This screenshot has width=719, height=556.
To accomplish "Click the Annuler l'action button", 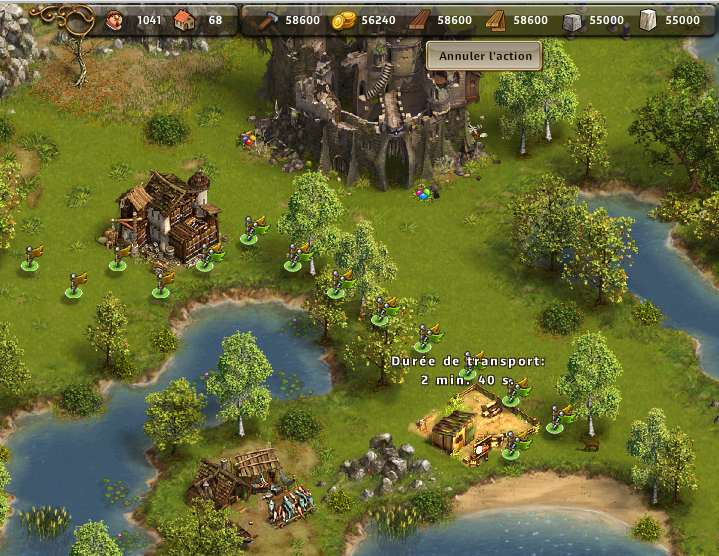I will click(x=485, y=56).
